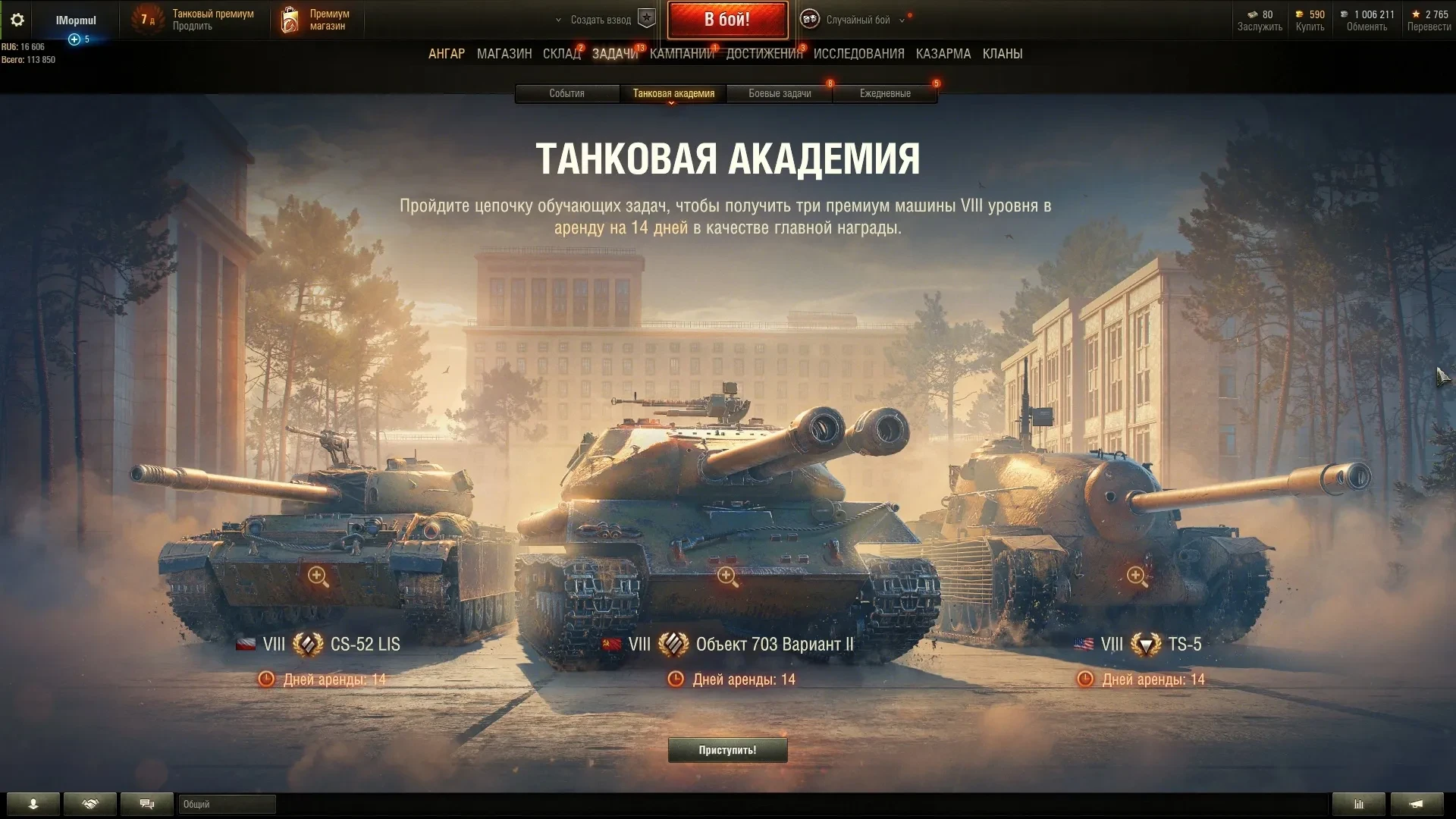The image size is (1456, 819).
Task: Start battle with the red В бой! button
Action: point(727,20)
